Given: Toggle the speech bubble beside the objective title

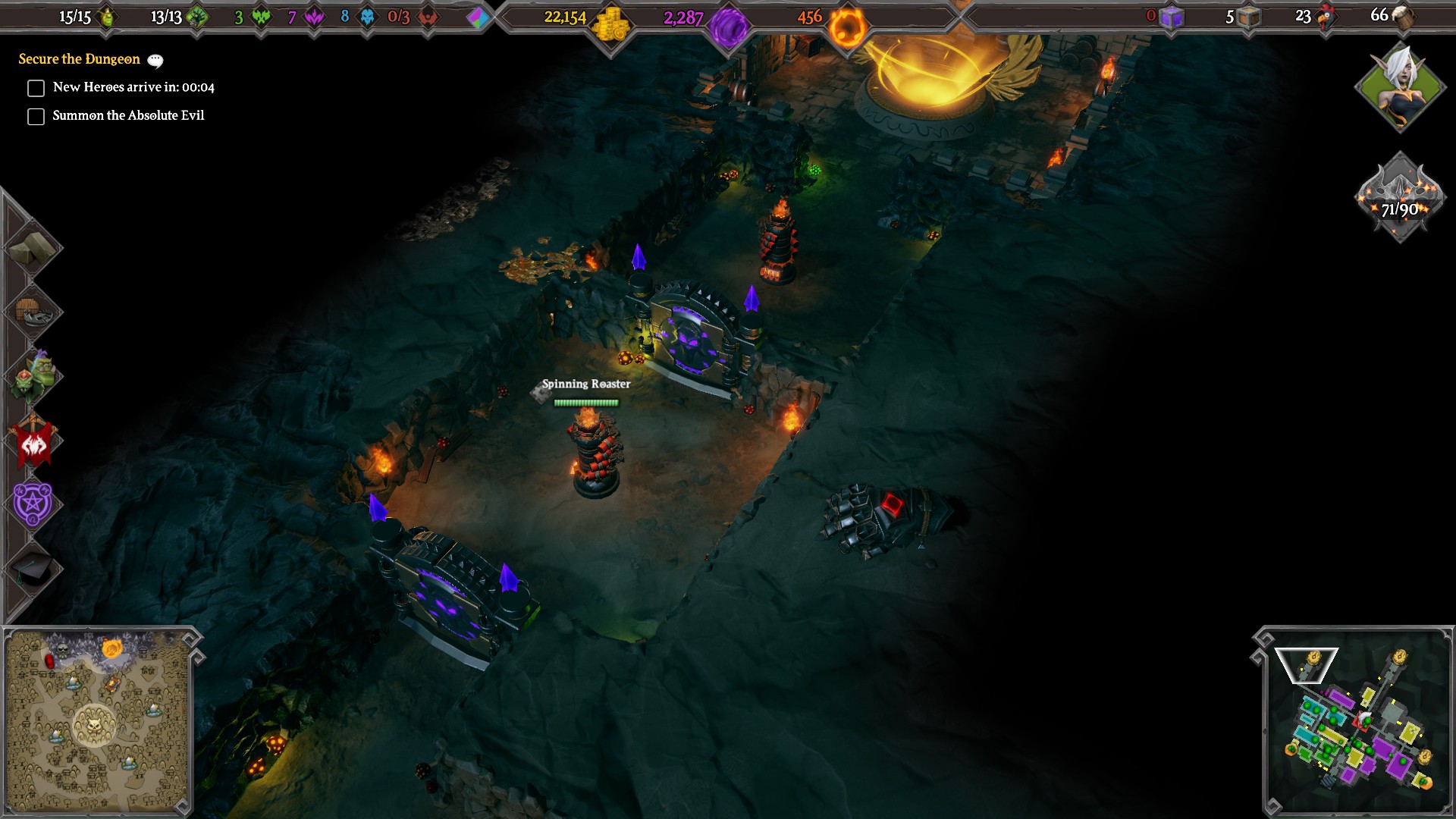Looking at the screenshot, I should 155,60.
